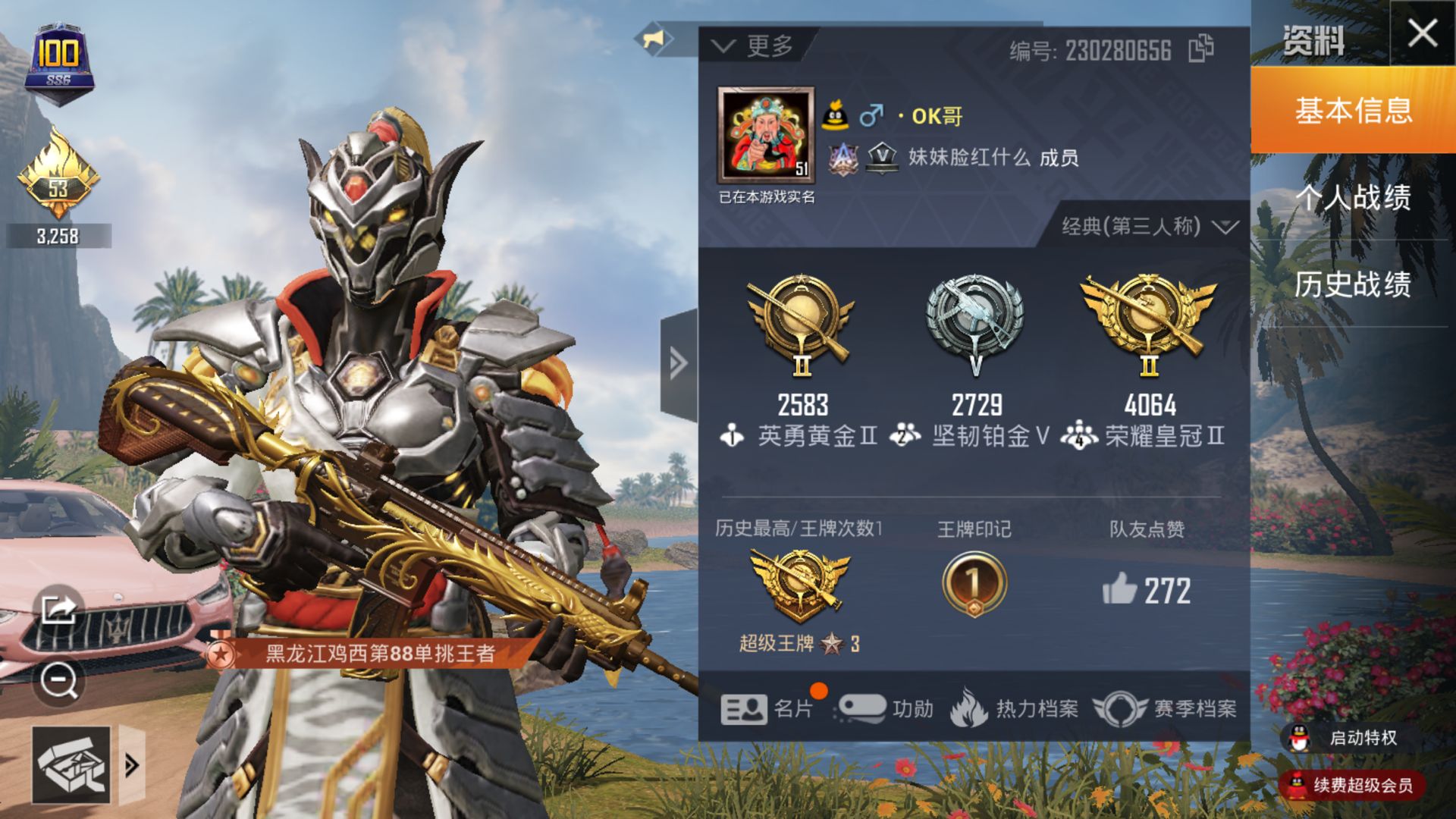The width and height of the screenshot is (1456, 819).
Task: View the 赛季档案 season archive
Action: (1165, 709)
